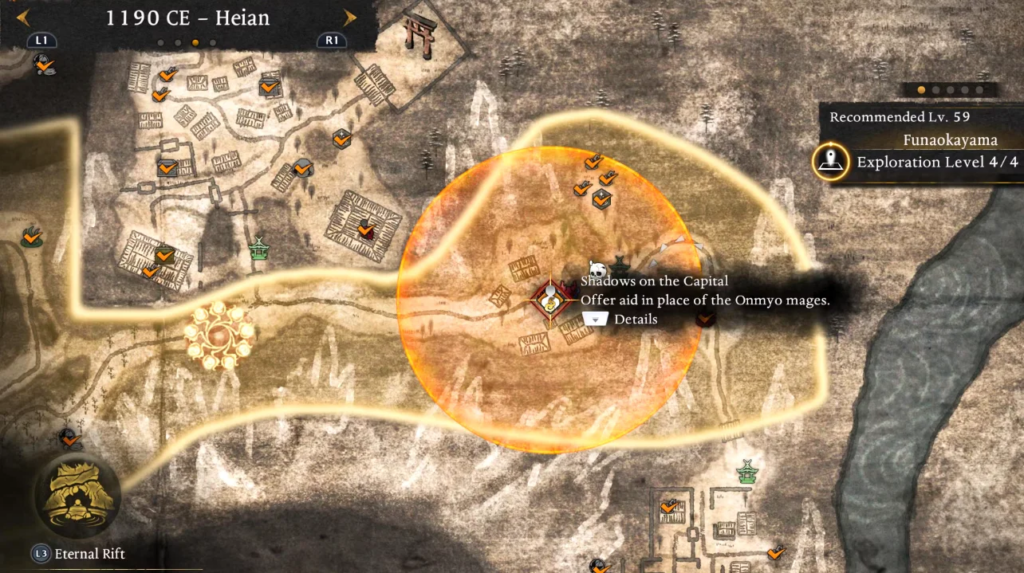Switch to the next era with right arrow

(349, 17)
